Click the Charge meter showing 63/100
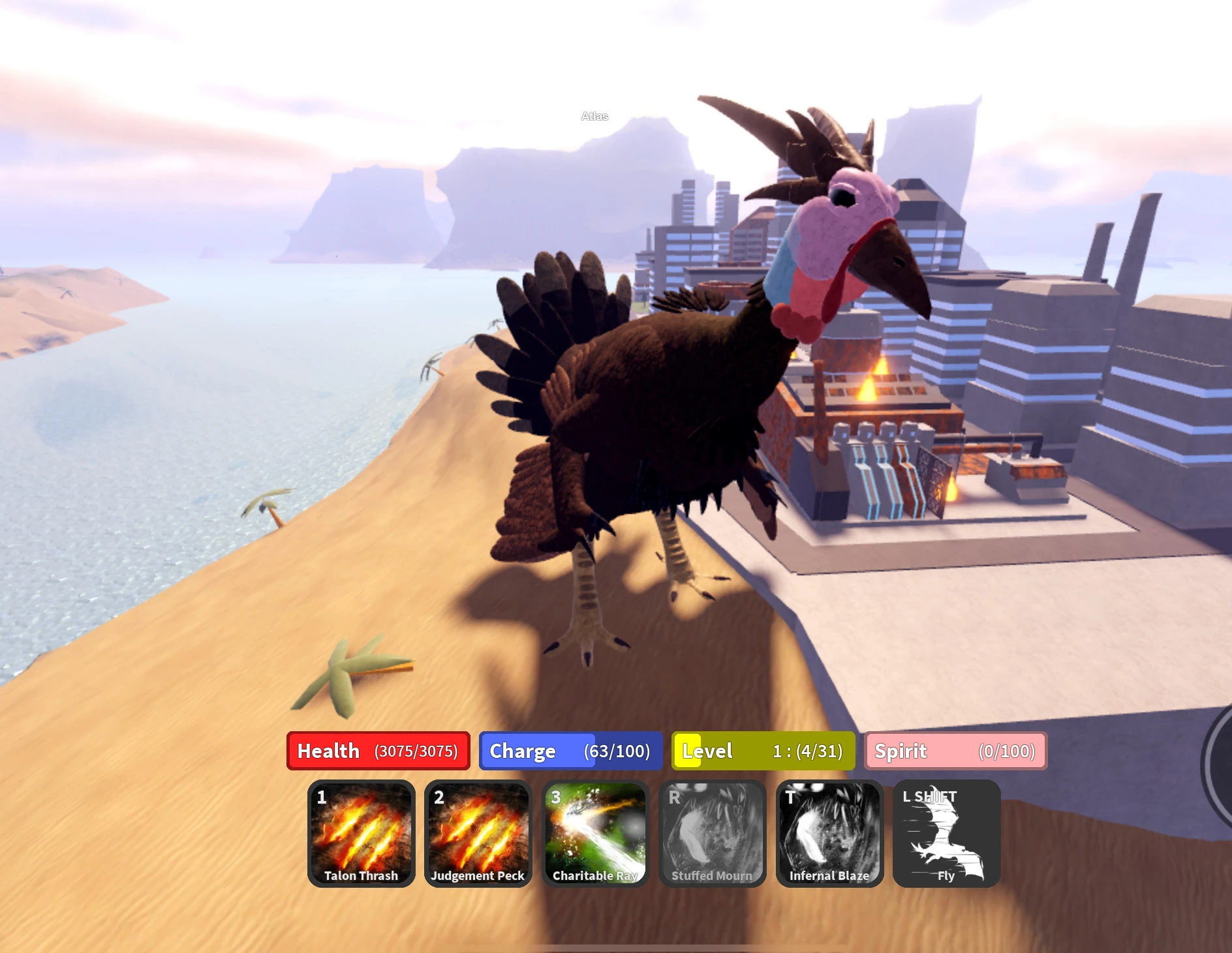Image resolution: width=1232 pixels, height=953 pixels. click(x=570, y=751)
